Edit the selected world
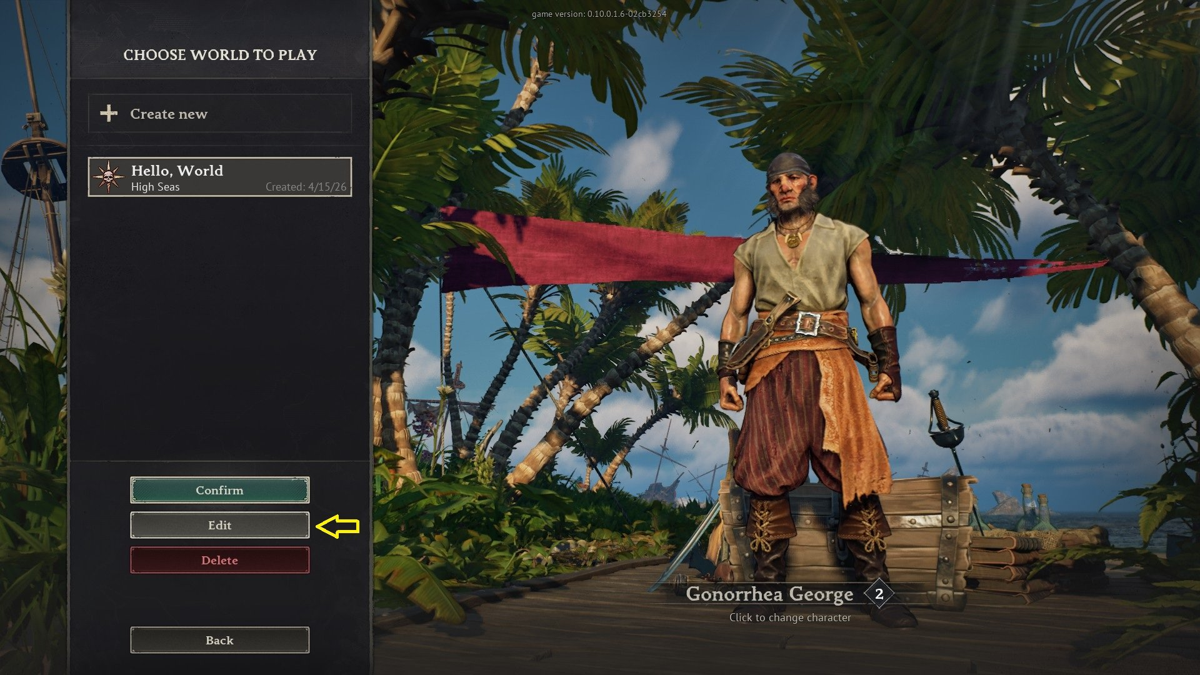 (219, 525)
